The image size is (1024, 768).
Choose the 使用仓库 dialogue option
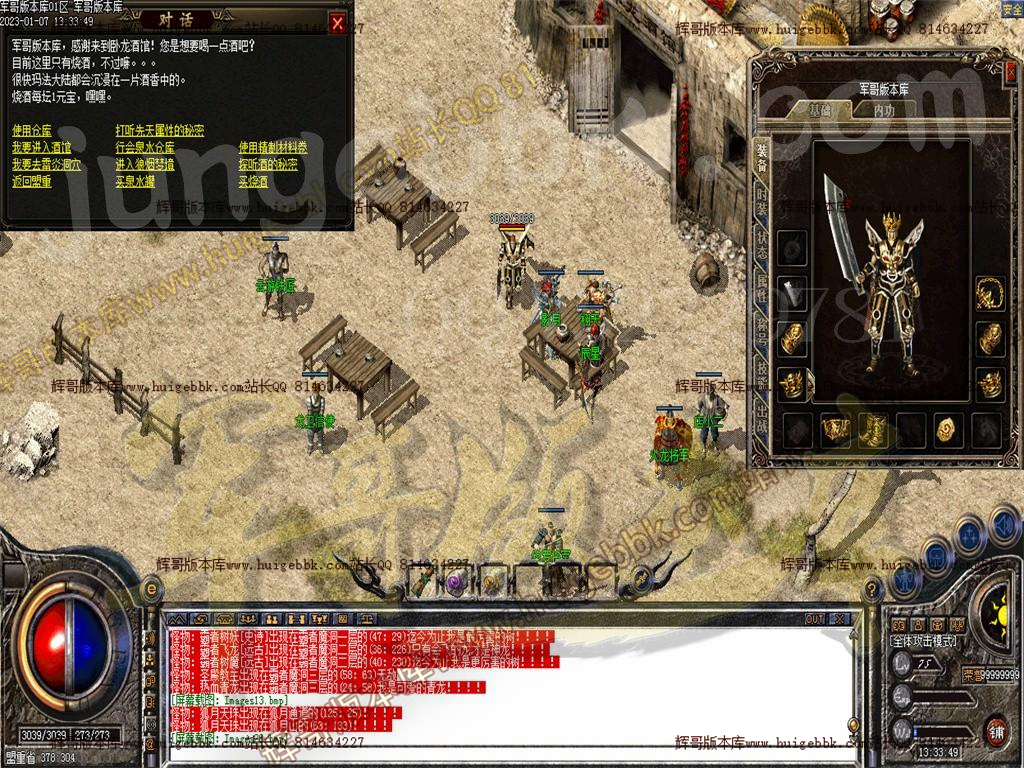32,131
